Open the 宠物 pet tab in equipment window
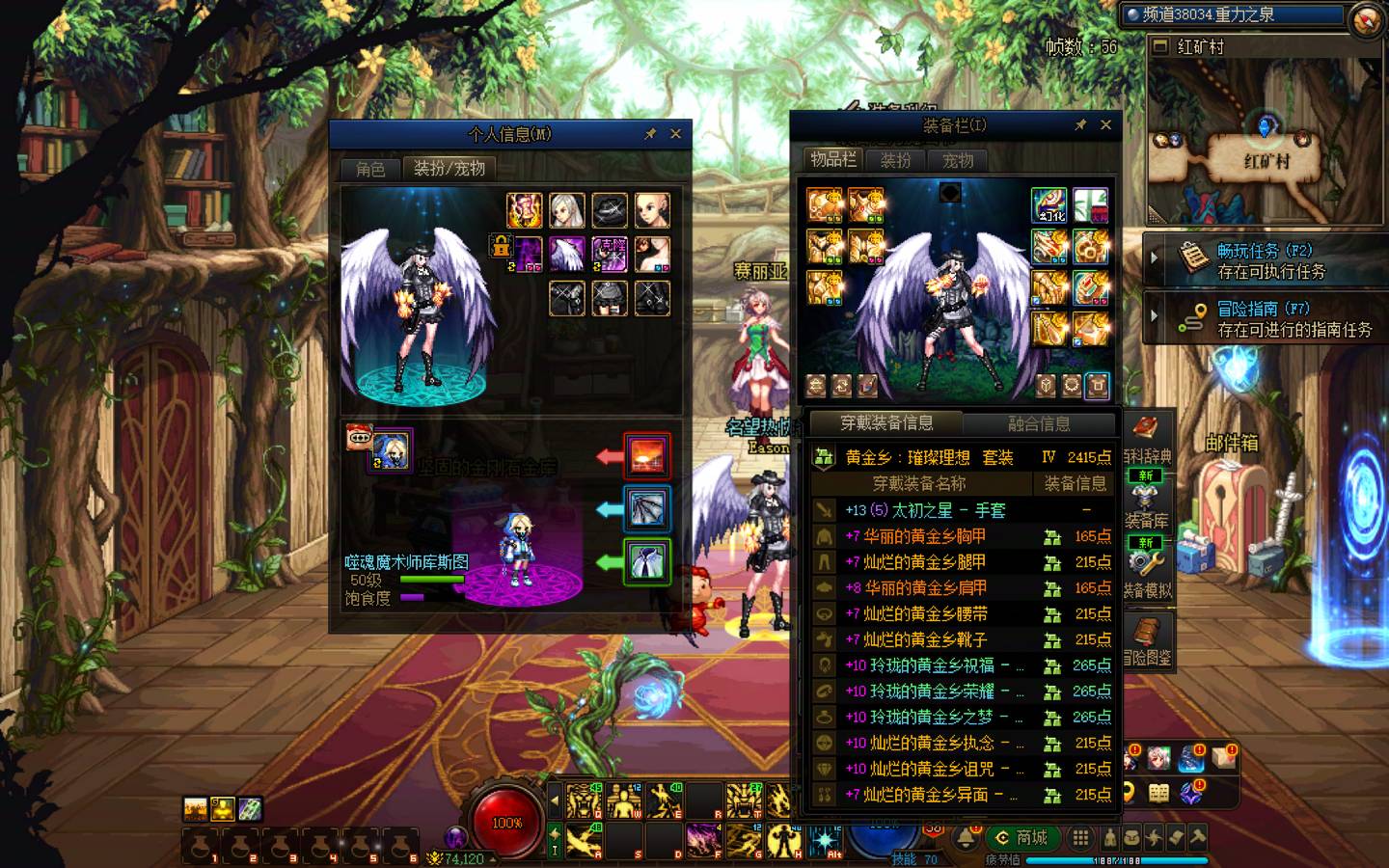The height and width of the screenshot is (868, 1389). [x=958, y=161]
